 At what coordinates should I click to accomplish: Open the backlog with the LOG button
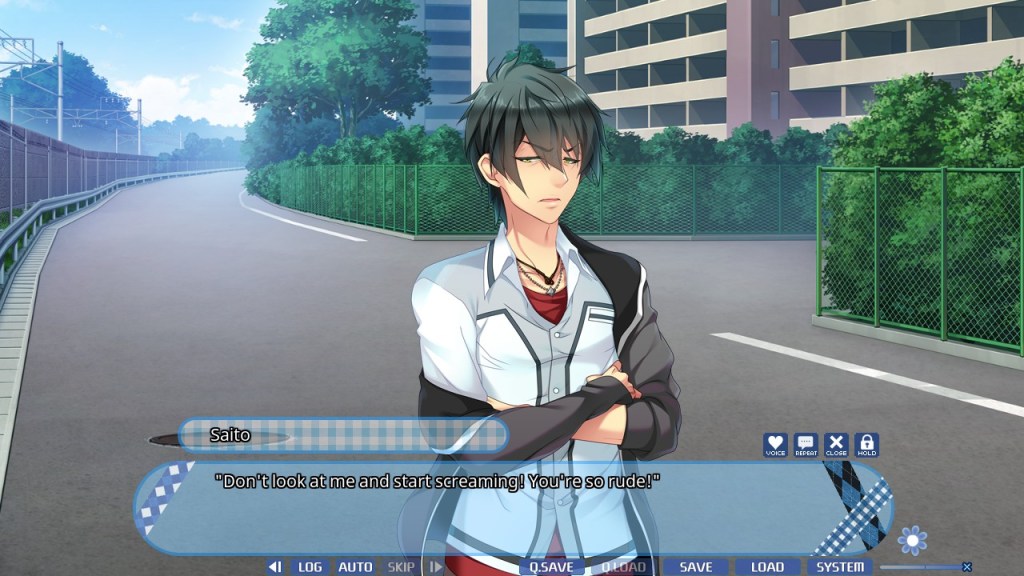(x=310, y=567)
